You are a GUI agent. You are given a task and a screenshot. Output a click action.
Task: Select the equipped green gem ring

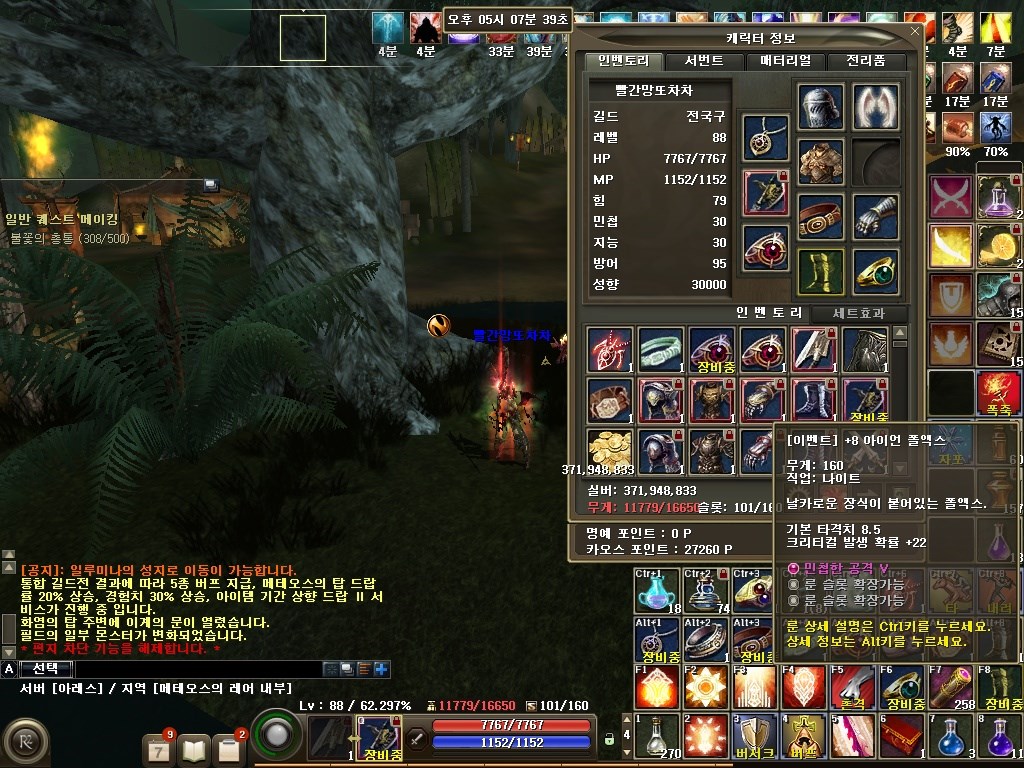[876, 272]
